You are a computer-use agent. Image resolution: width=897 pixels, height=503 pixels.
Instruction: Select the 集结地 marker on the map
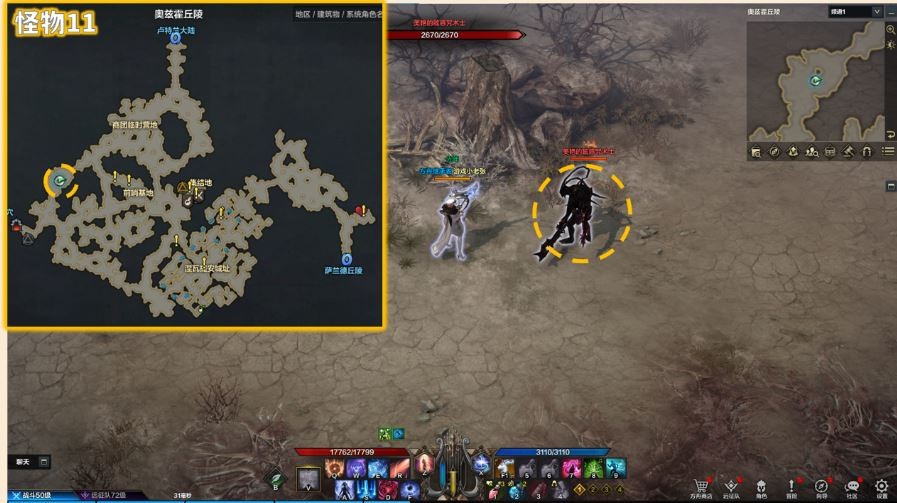pos(184,186)
